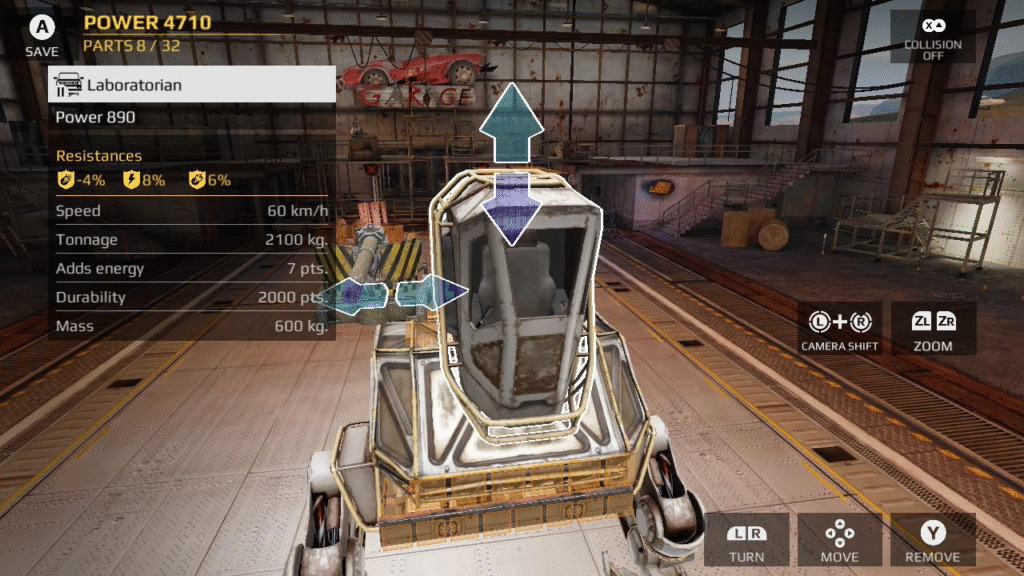The image size is (1024, 576).
Task: Toggle the Collision Off setting
Action: pyautogui.click(x=932, y=36)
